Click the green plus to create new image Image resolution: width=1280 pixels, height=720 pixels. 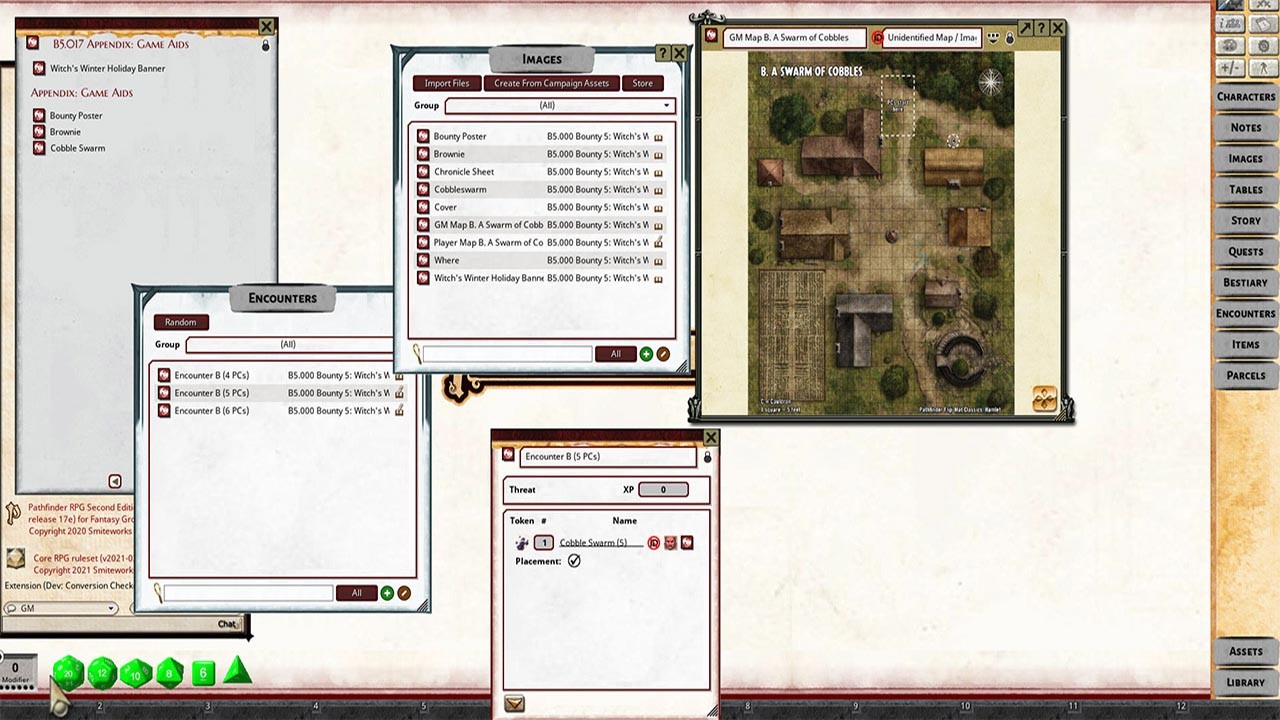coord(645,353)
